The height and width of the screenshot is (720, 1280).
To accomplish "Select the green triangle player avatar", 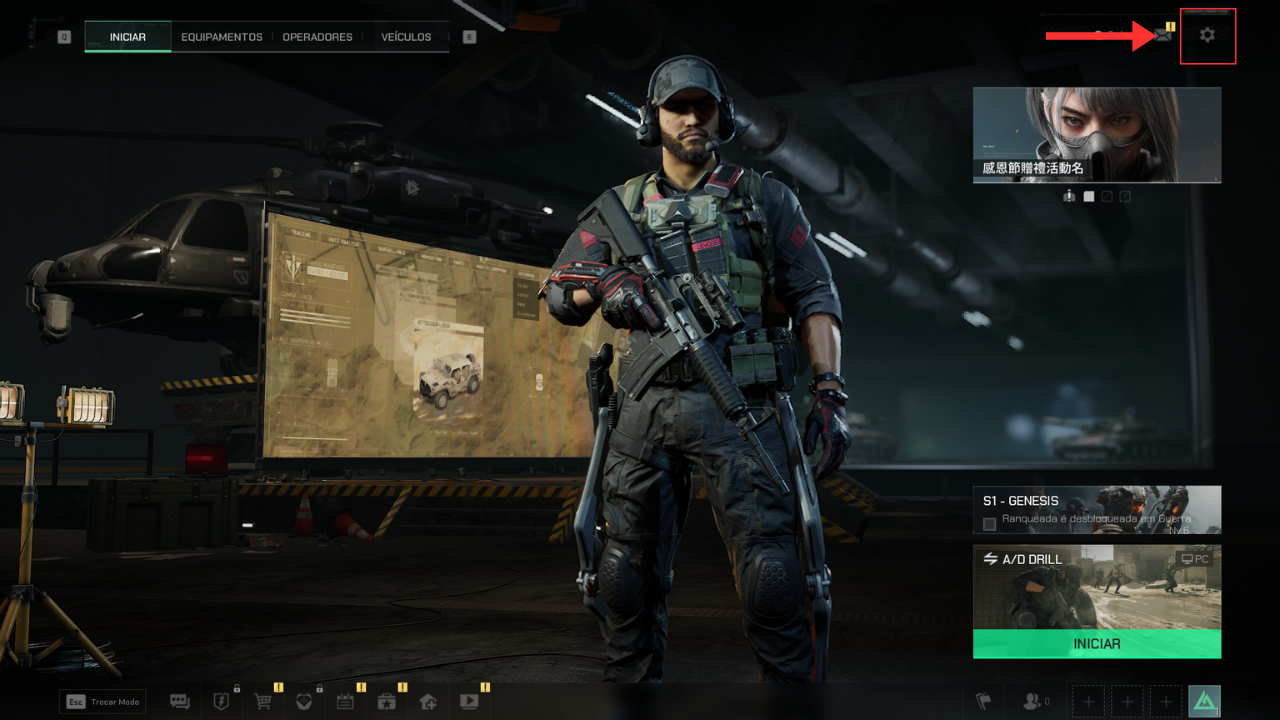I will click(x=1204, y=702).
